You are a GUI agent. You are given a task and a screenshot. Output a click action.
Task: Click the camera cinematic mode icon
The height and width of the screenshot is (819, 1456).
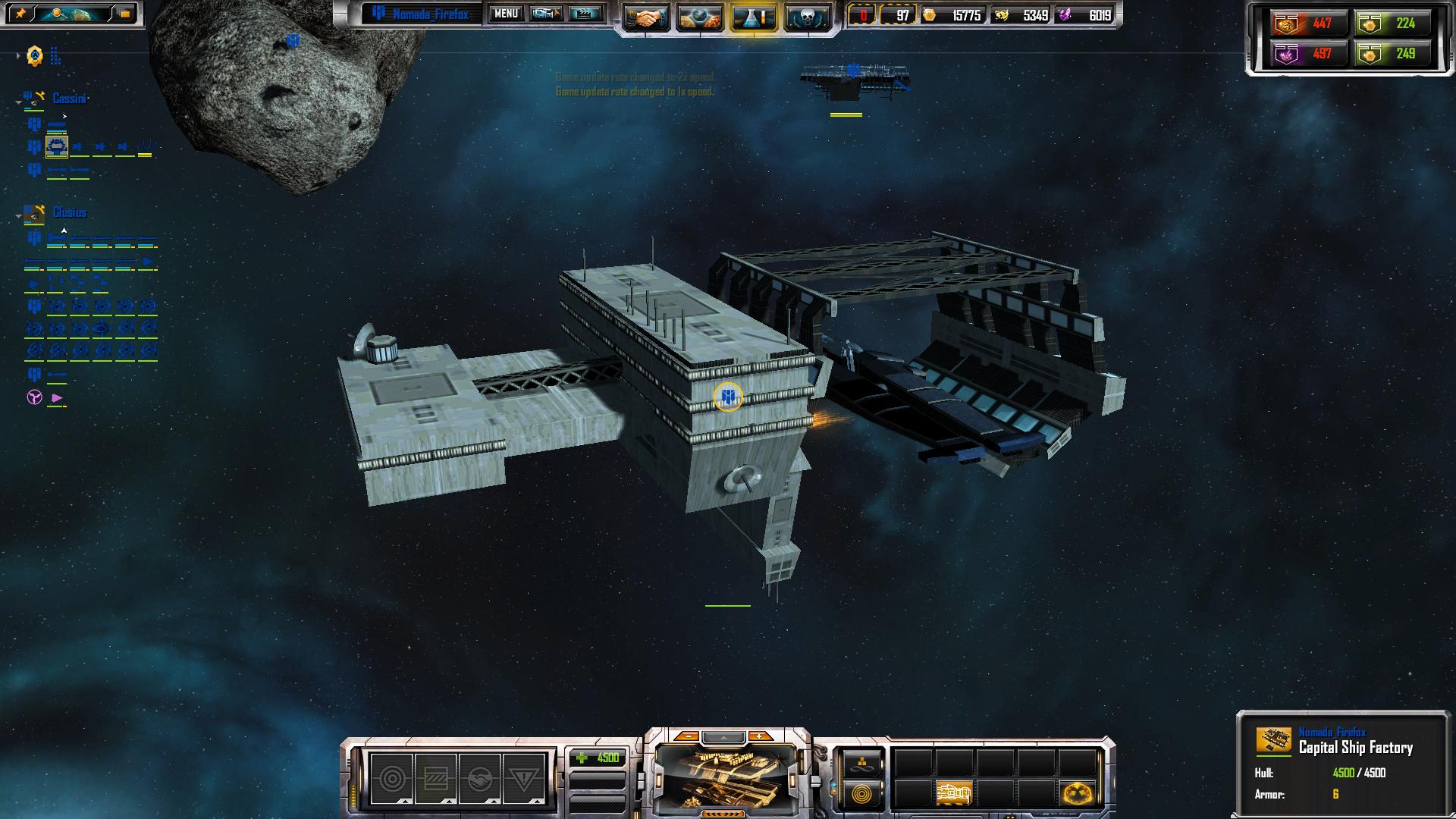(x=546, y=14)
